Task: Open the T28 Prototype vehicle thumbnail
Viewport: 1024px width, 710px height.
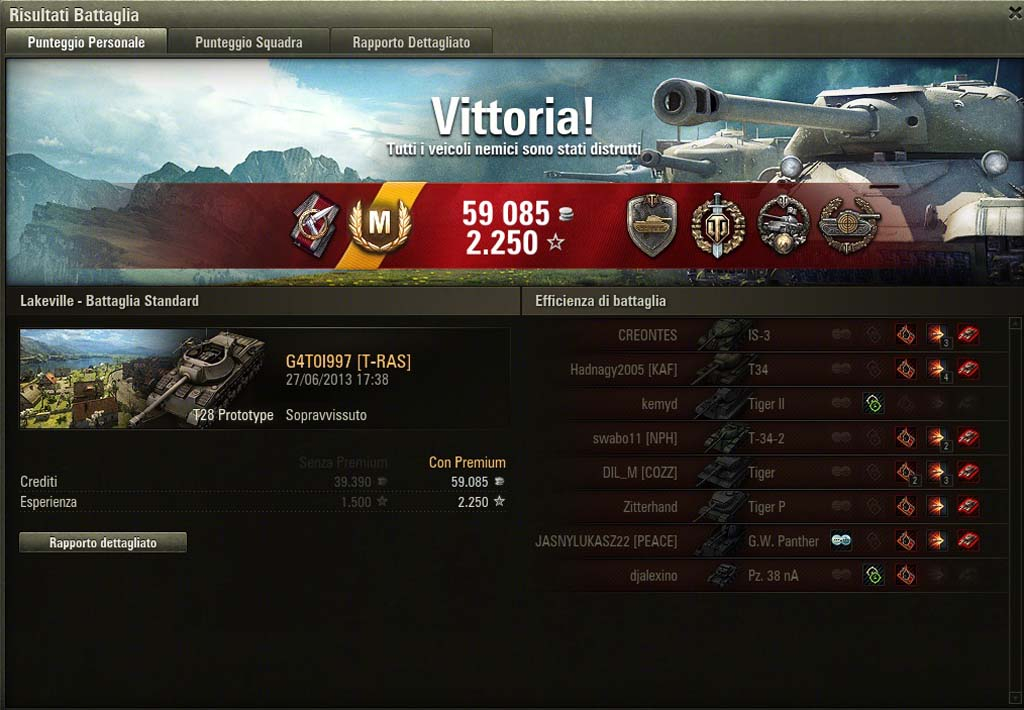Action: 142,378
